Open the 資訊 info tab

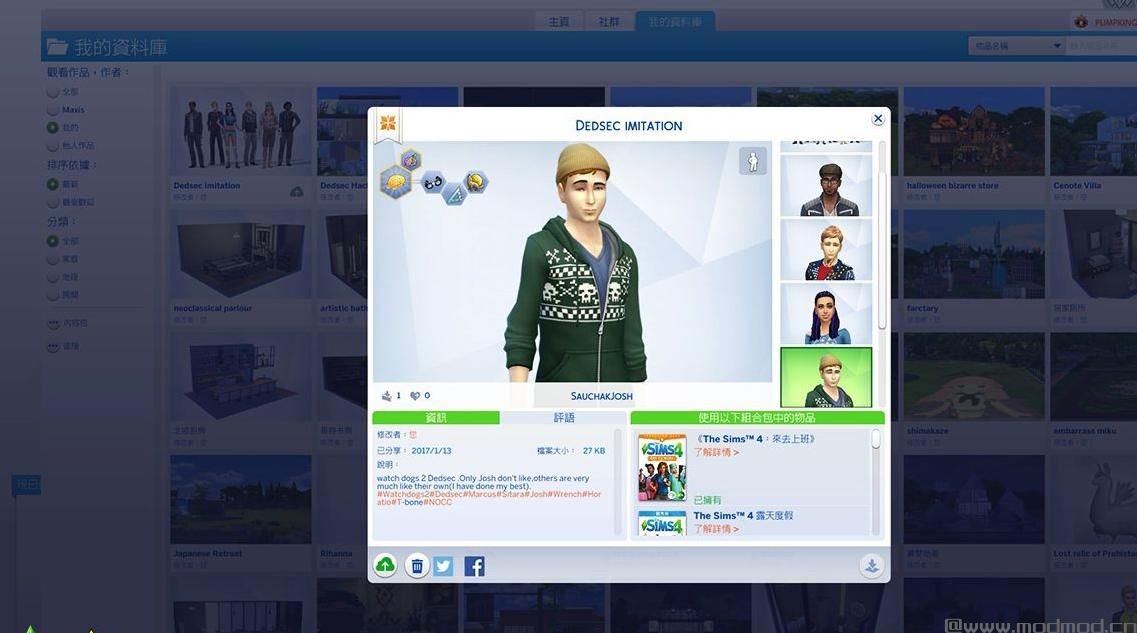point(436,418)
